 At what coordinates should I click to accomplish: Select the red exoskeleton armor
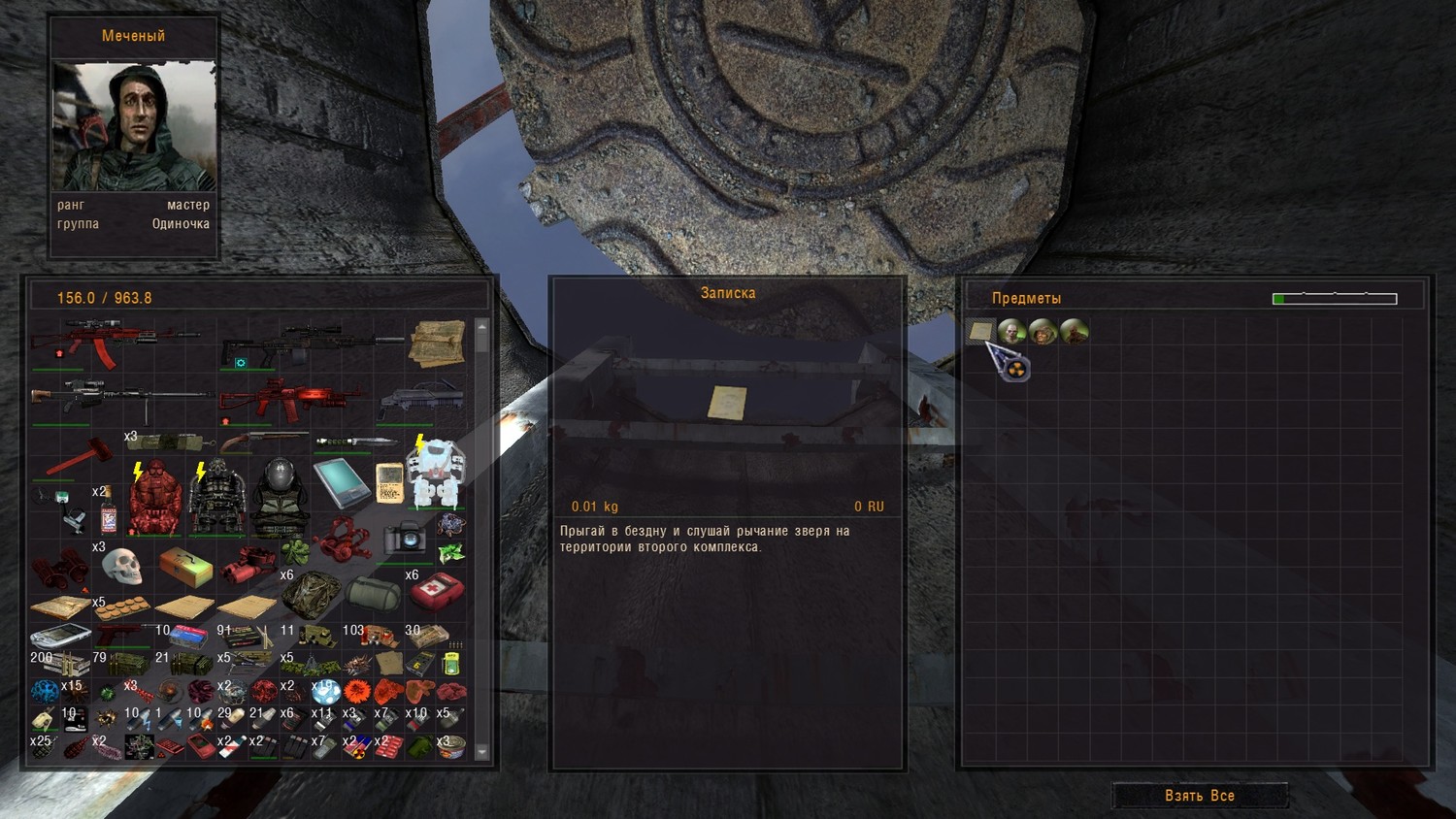(155, 500)
